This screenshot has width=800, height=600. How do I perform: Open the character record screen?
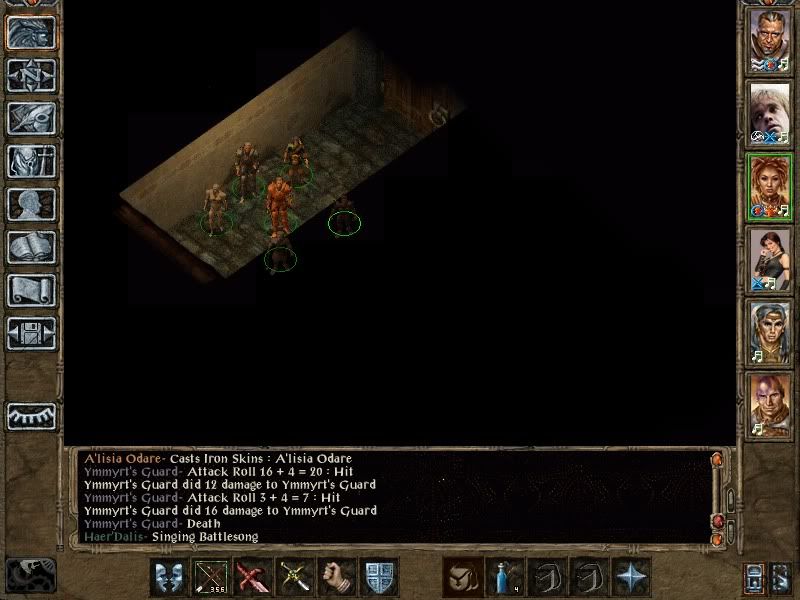pyautogui.click(x=31, y=204)
